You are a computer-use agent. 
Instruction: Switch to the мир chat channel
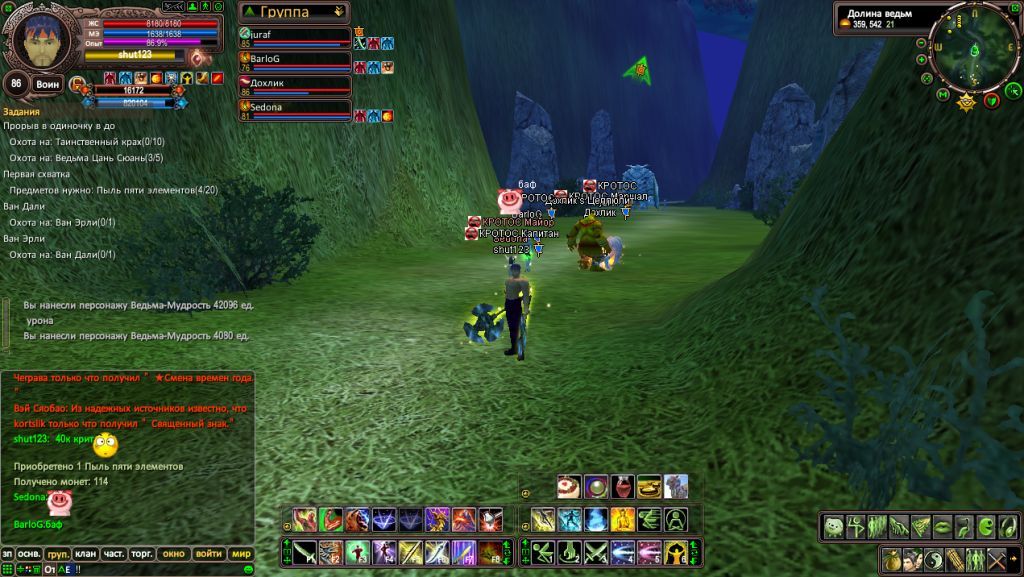(241, 553)
